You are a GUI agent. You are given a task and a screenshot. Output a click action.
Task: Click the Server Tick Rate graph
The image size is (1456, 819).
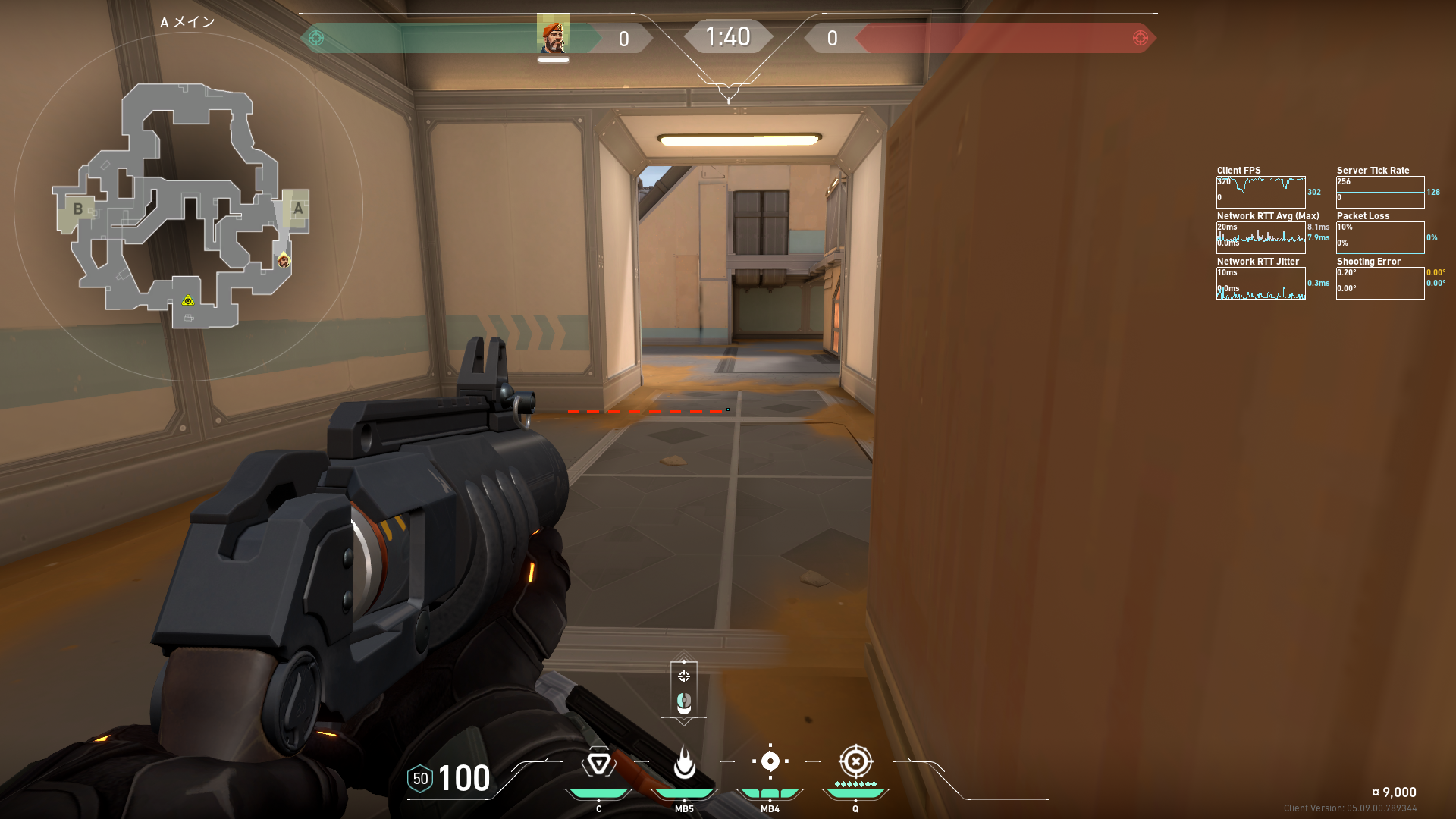point(1380,192)
